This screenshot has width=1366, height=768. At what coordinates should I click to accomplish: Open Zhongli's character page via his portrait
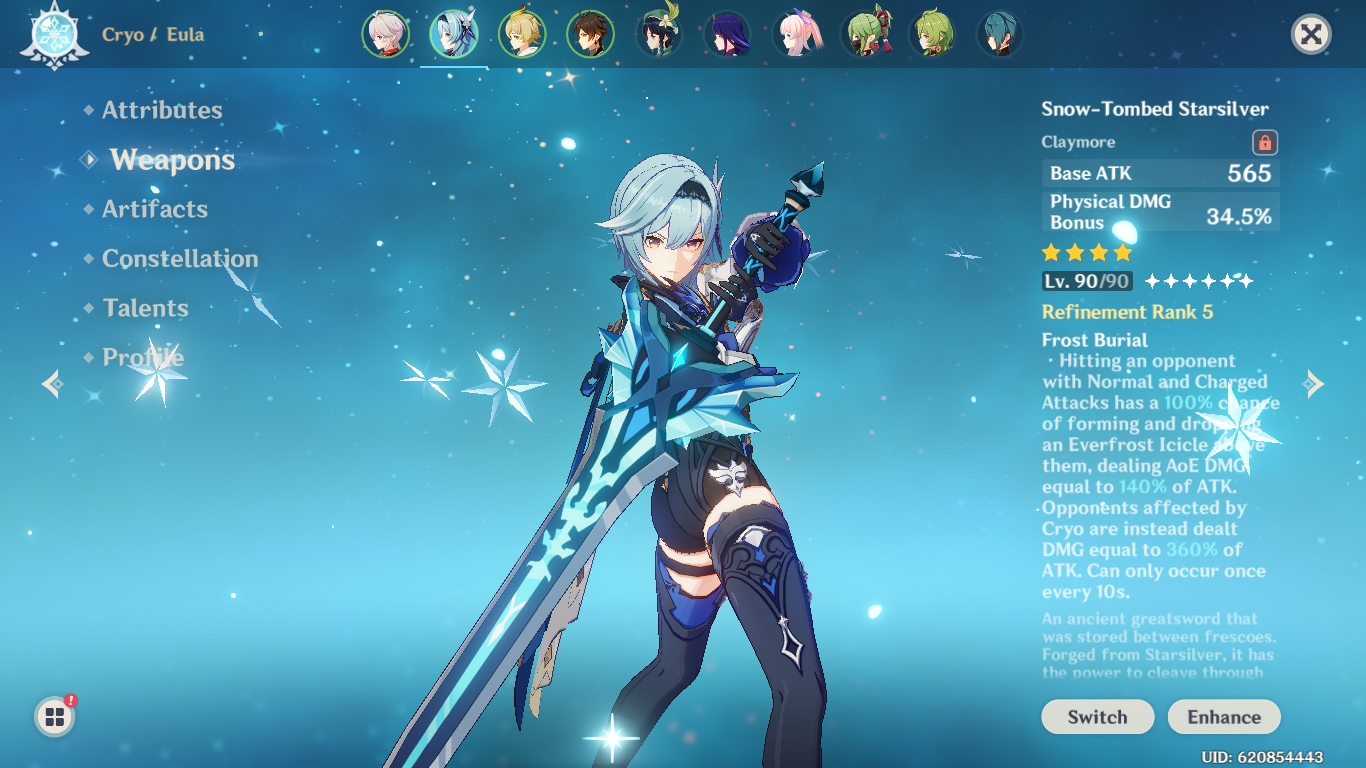[x=591, y=32]
